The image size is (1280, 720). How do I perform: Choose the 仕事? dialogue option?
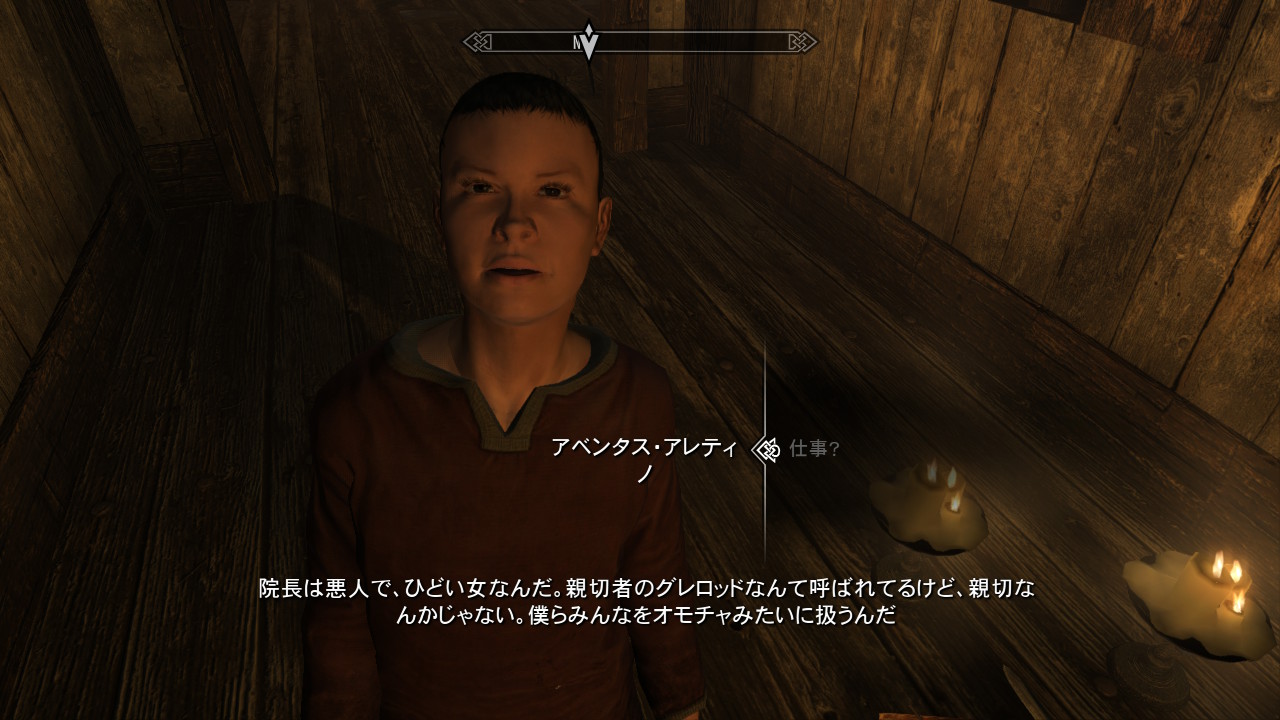pyautogui.click(x=814, y=449)
